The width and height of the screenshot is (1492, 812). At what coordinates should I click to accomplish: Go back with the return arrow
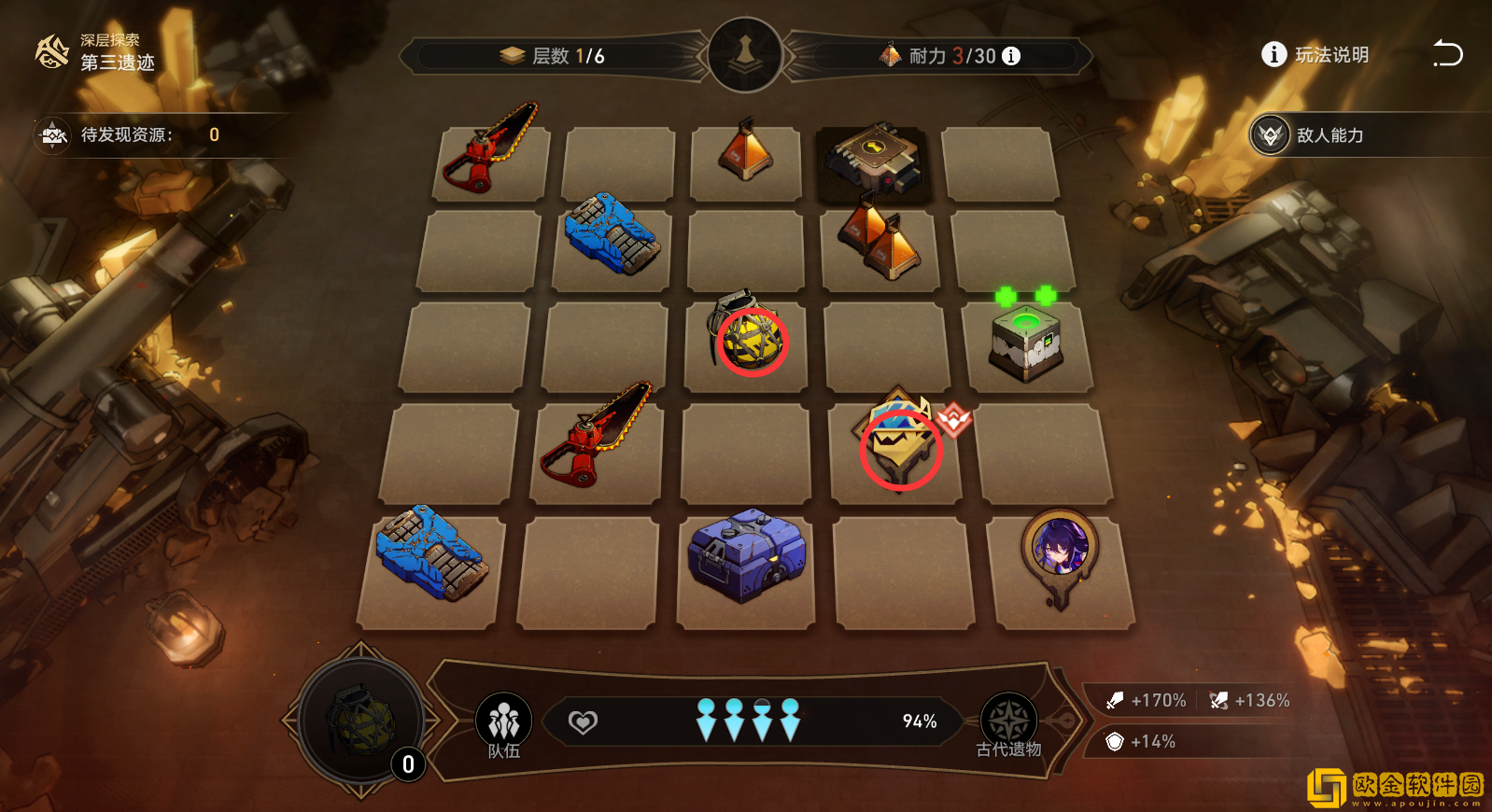click(x=1447, y=54)
